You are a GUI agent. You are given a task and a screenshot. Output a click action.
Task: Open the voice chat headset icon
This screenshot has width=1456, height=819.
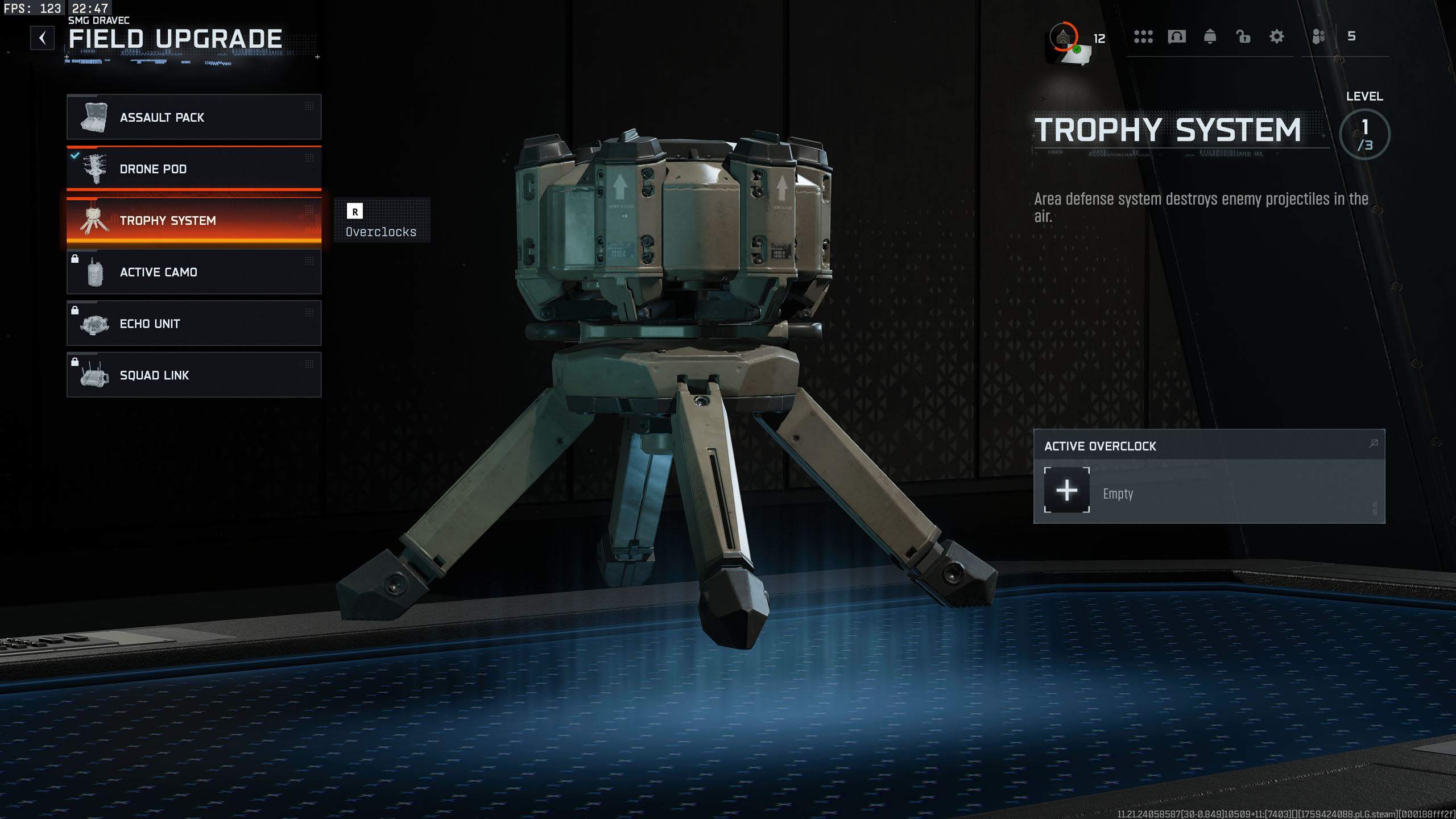(1176, 37)
